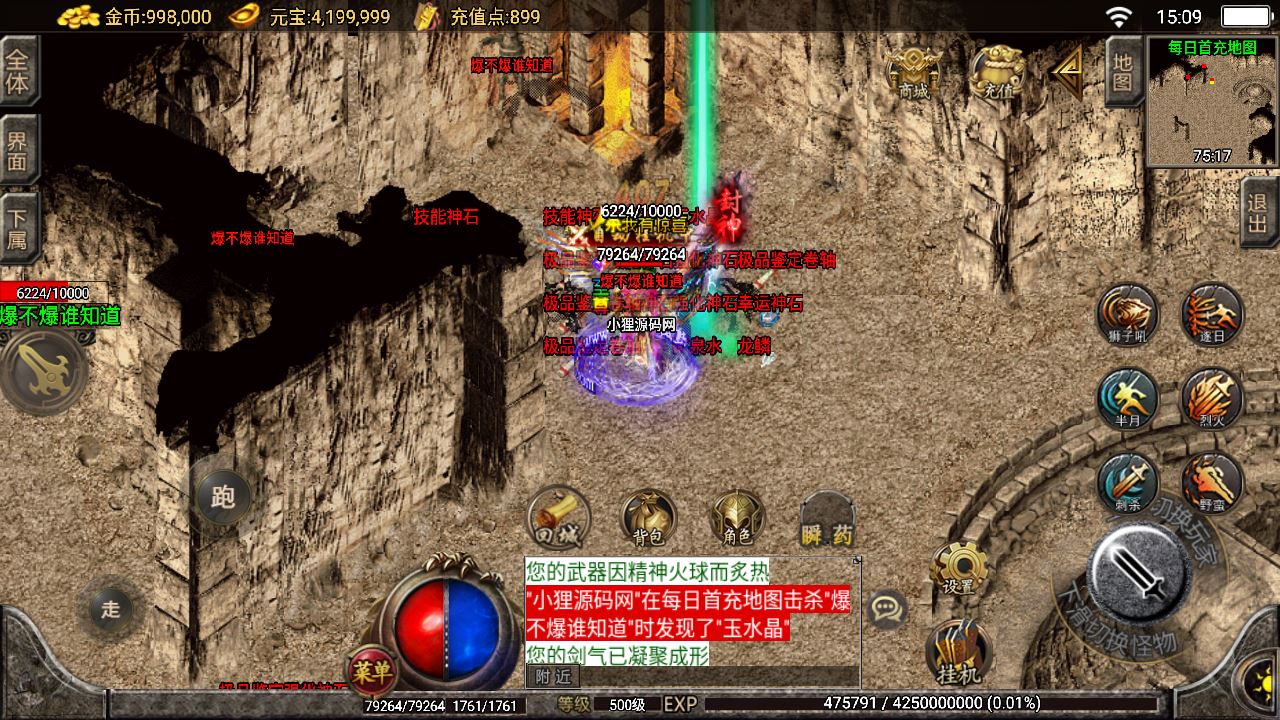
Task: Trigger the 半月 skill
Action: 1127,398
